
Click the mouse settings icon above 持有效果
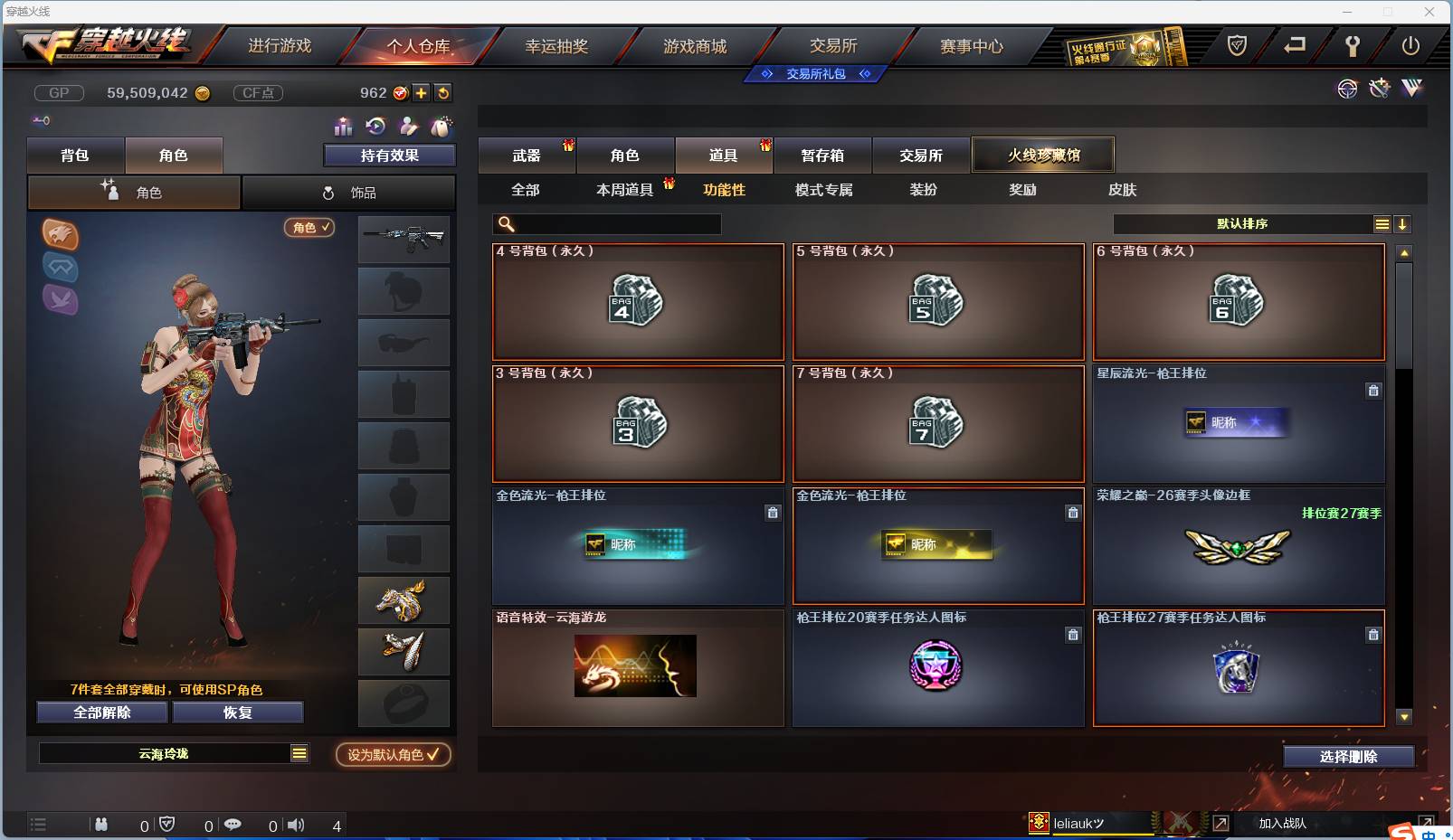(442, 127)
